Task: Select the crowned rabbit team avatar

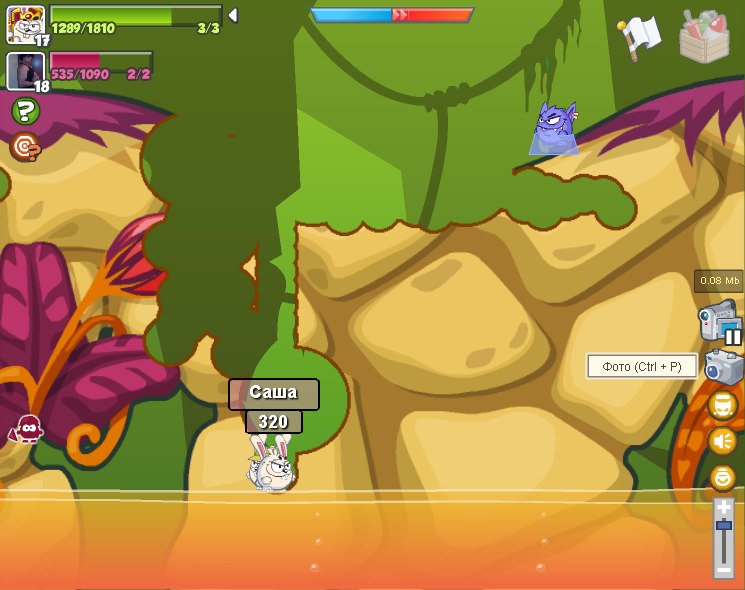Action: [24, 22]
